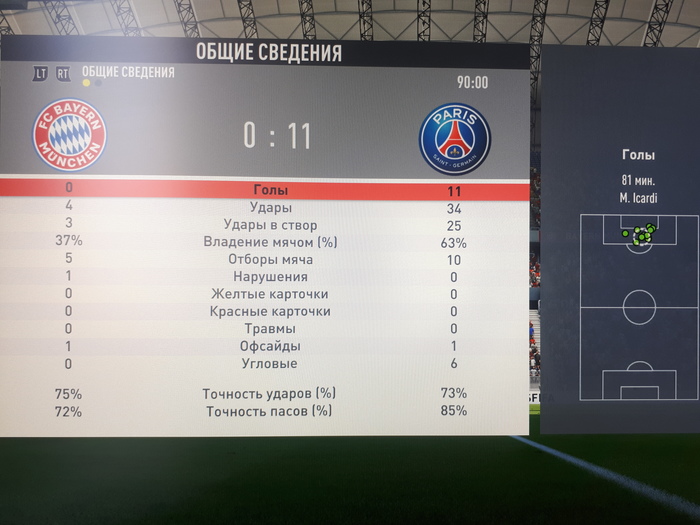The image size is (700, 525).
Task: Select the highlighted Голы stat row
Action: 269,190
